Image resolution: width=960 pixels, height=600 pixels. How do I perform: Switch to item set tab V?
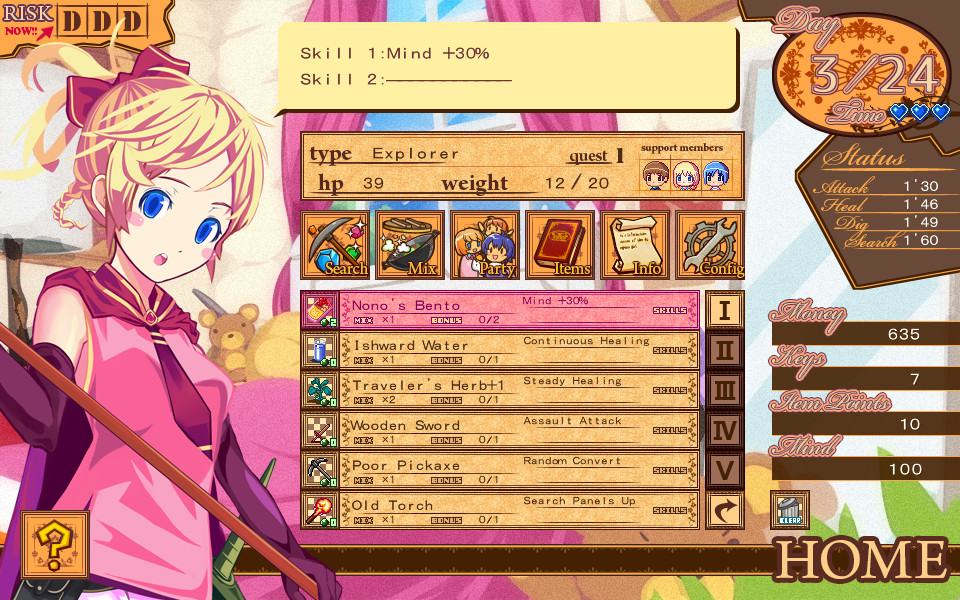(725, 470)
